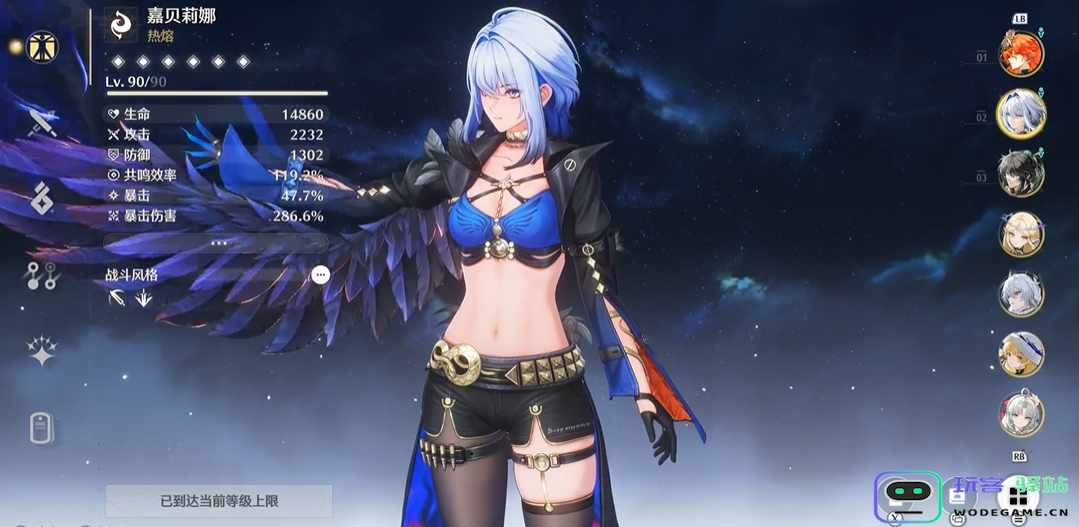
Task: Click the 已到达当前等级上限 level cap button
Action: (x=218, y=500)
